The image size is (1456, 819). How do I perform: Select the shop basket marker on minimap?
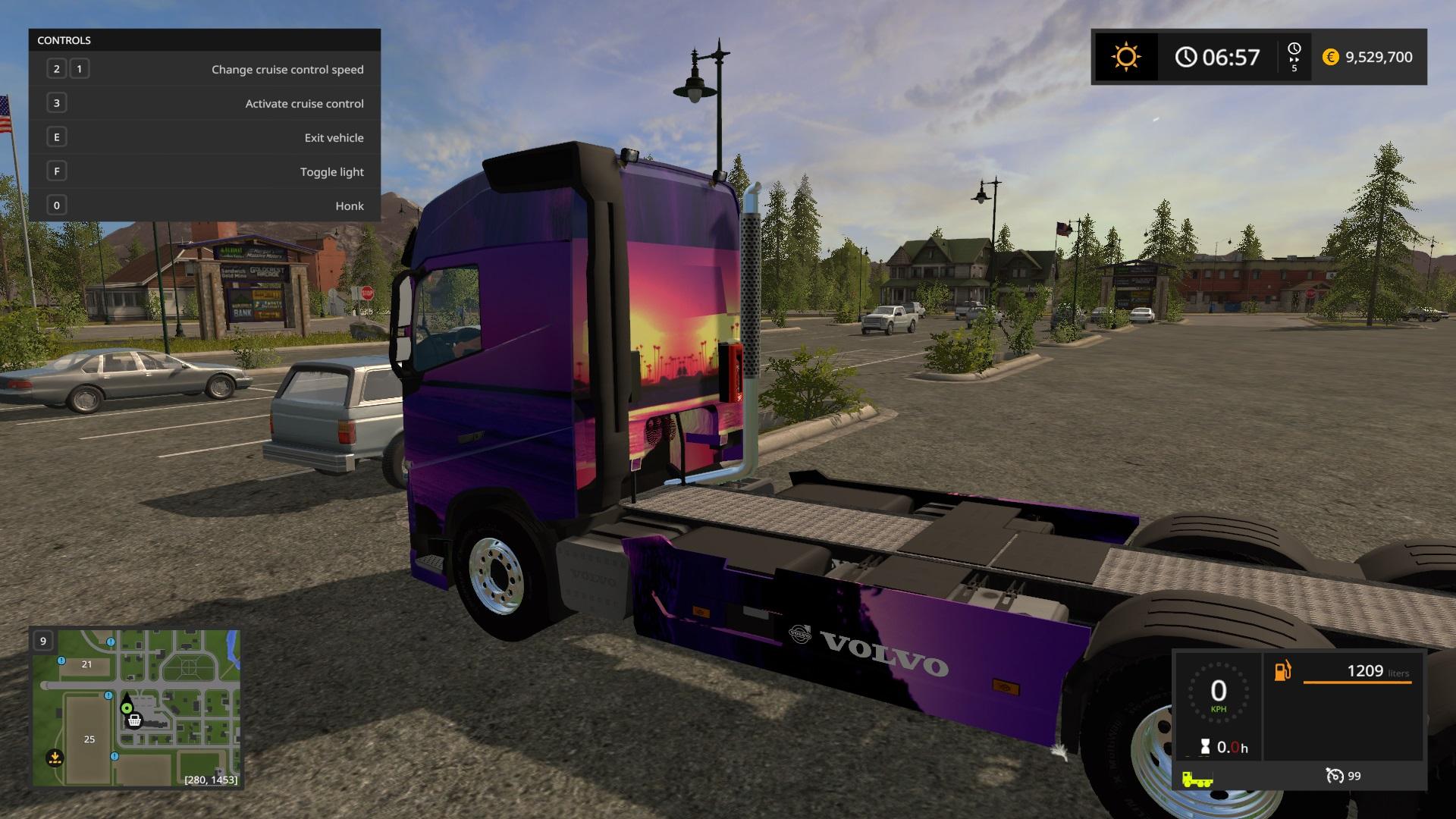pos(134,720)
